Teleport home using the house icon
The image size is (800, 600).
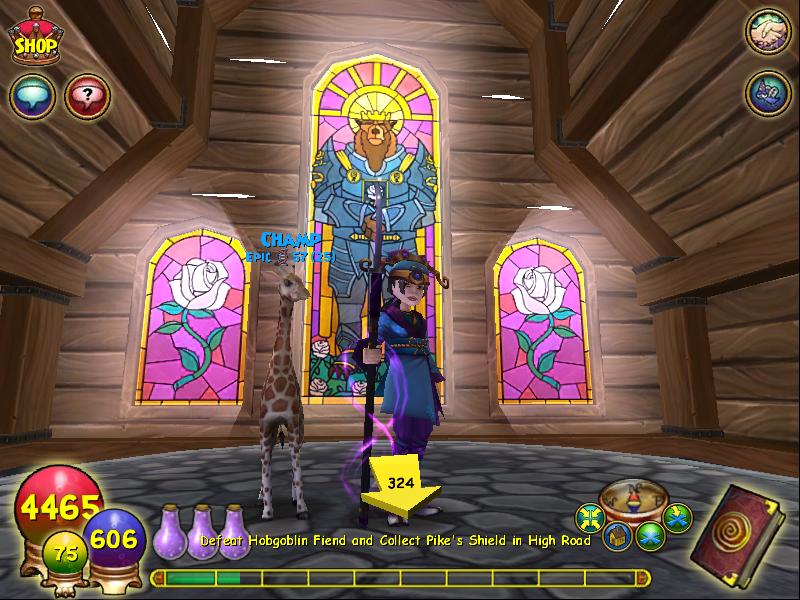[617, 536]
